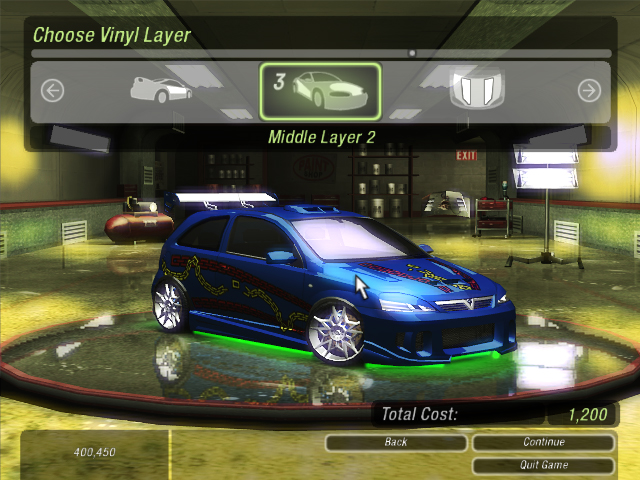Click the Back button
640x480 pixels.
click(x=396, y=442)
